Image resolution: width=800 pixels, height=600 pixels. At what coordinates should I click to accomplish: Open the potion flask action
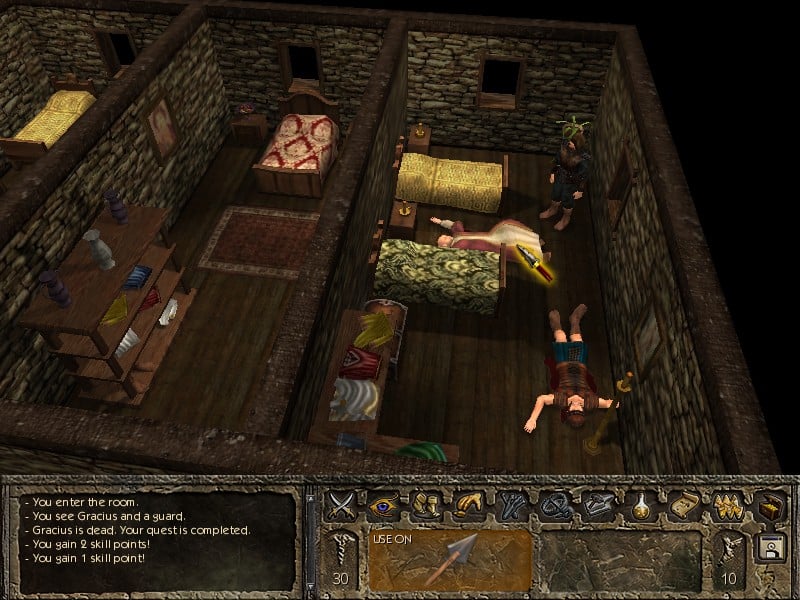click(636, 504)
